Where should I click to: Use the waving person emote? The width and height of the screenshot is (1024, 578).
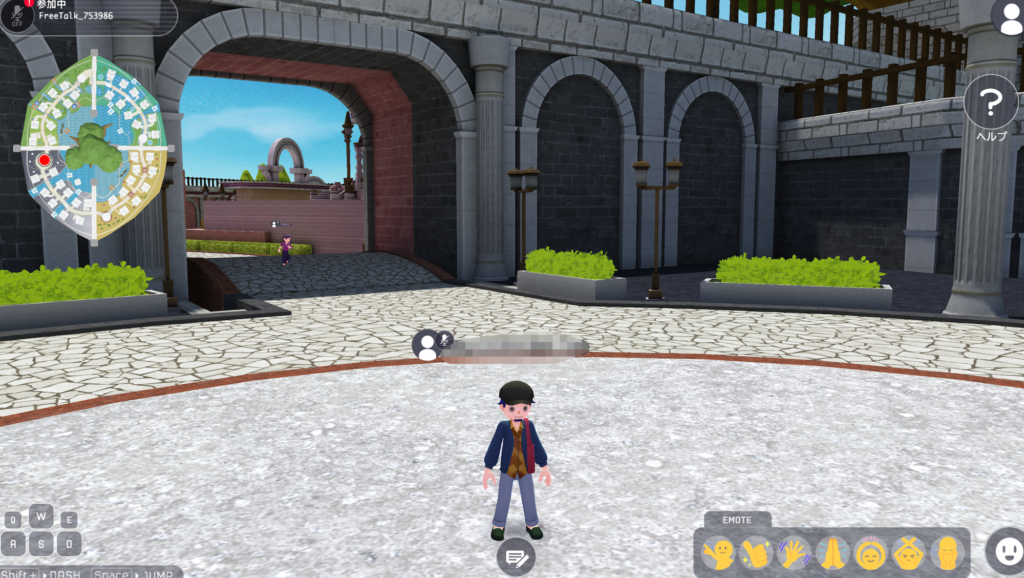tap(718, 553)
